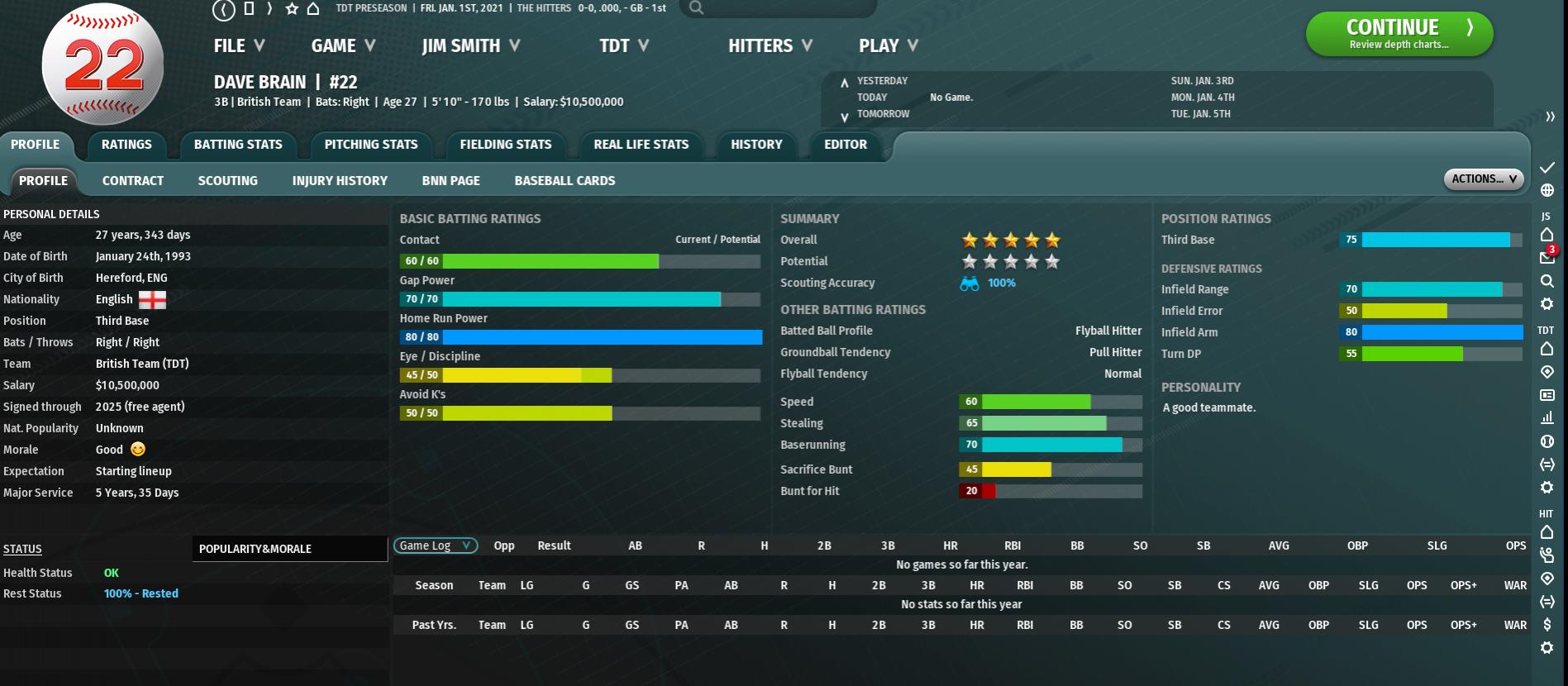Go to the Scouting sub-tab

point(227,181)
